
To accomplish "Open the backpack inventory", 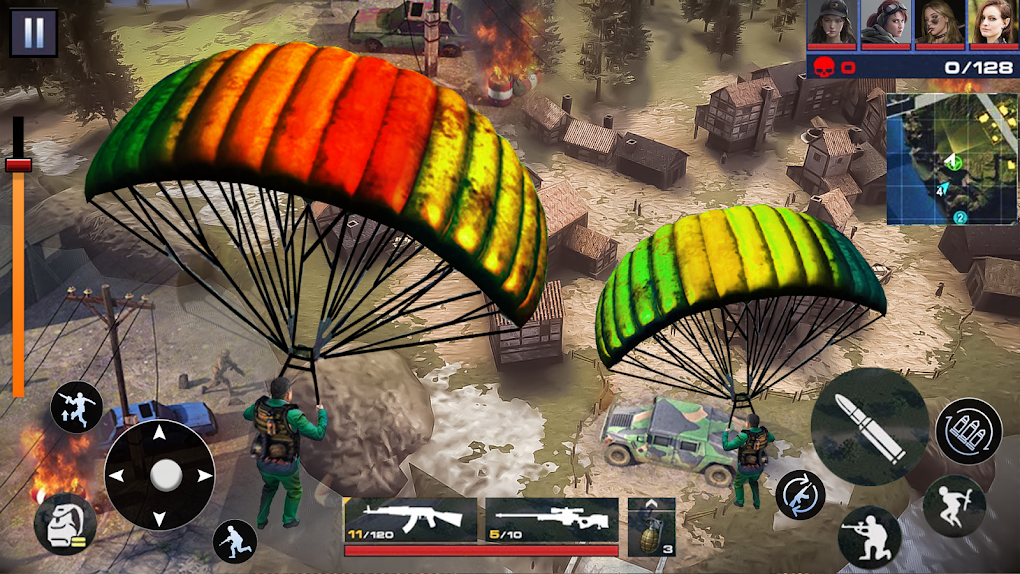I will [65, 524].
